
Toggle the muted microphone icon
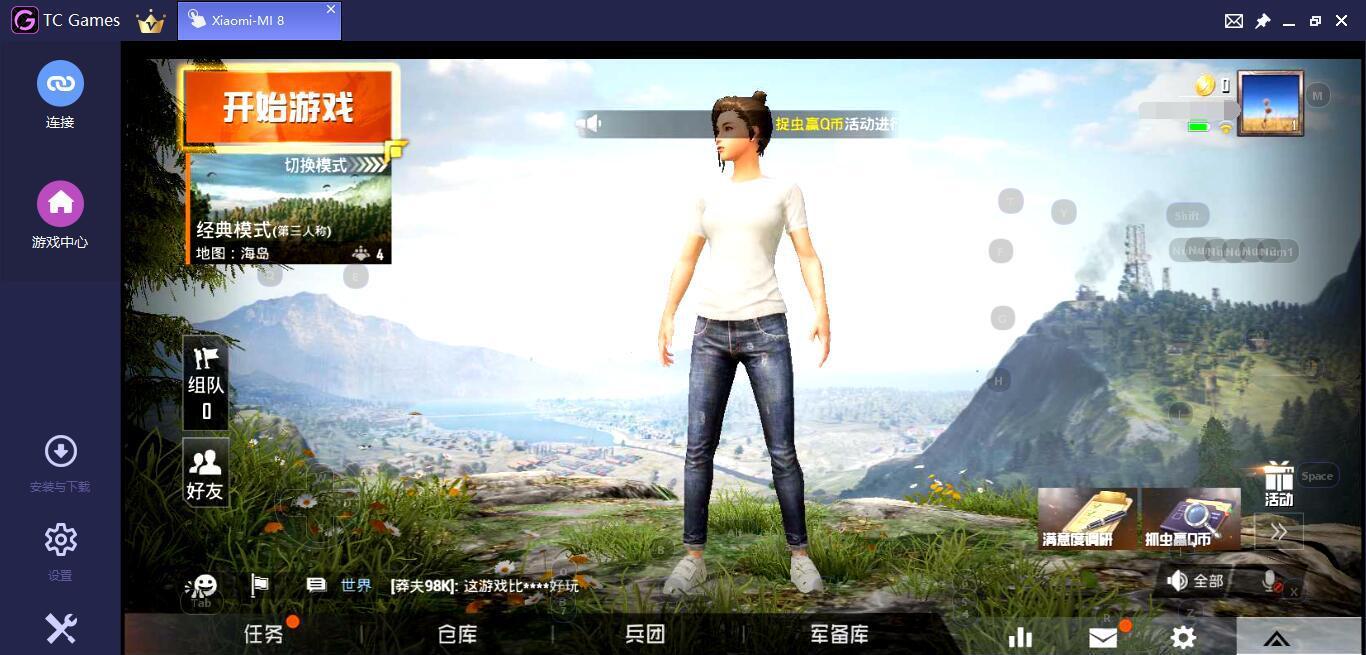(x=1271, y=581)
